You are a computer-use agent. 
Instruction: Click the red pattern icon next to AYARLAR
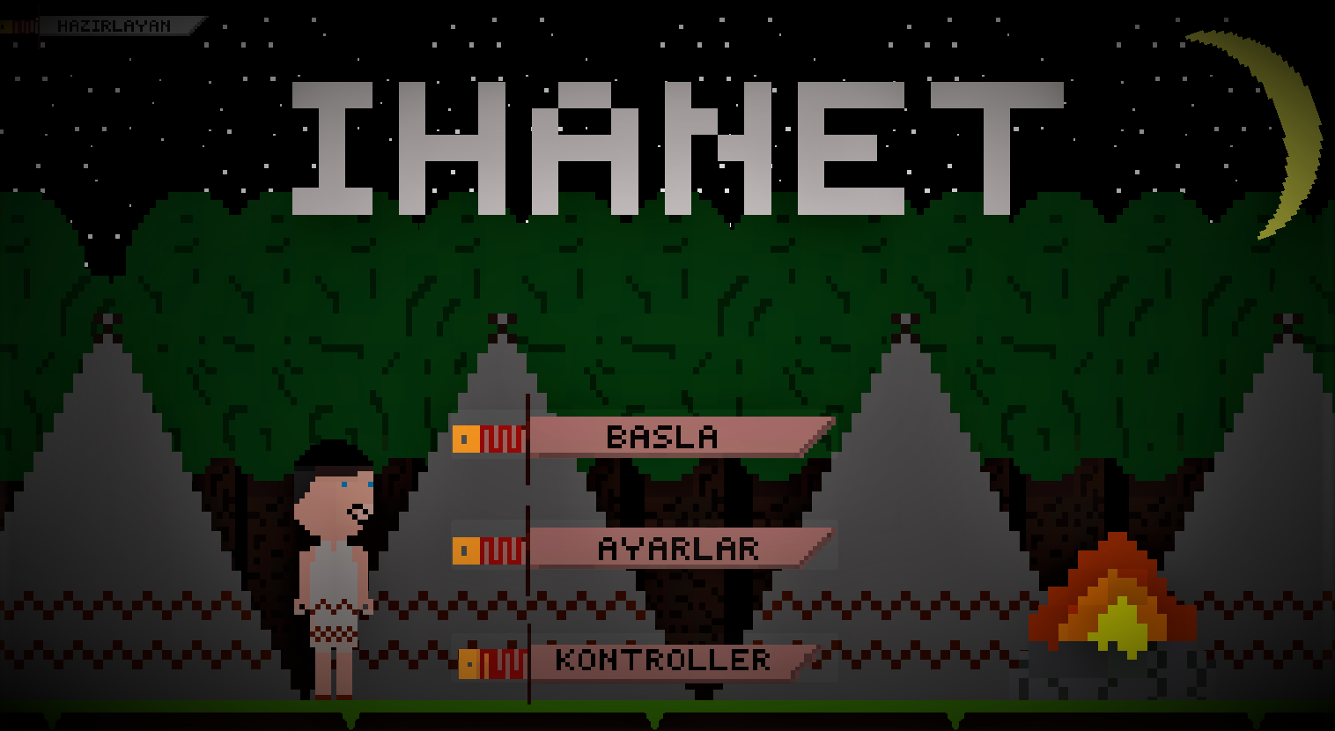coord(500,549)
